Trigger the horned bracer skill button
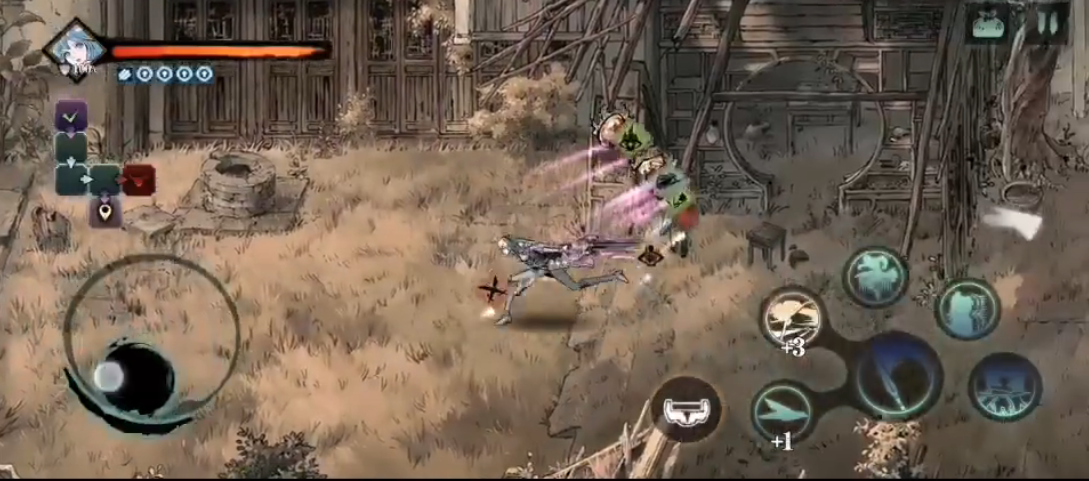Screen dimensions: 1089x481 click(x=686, y=410)
